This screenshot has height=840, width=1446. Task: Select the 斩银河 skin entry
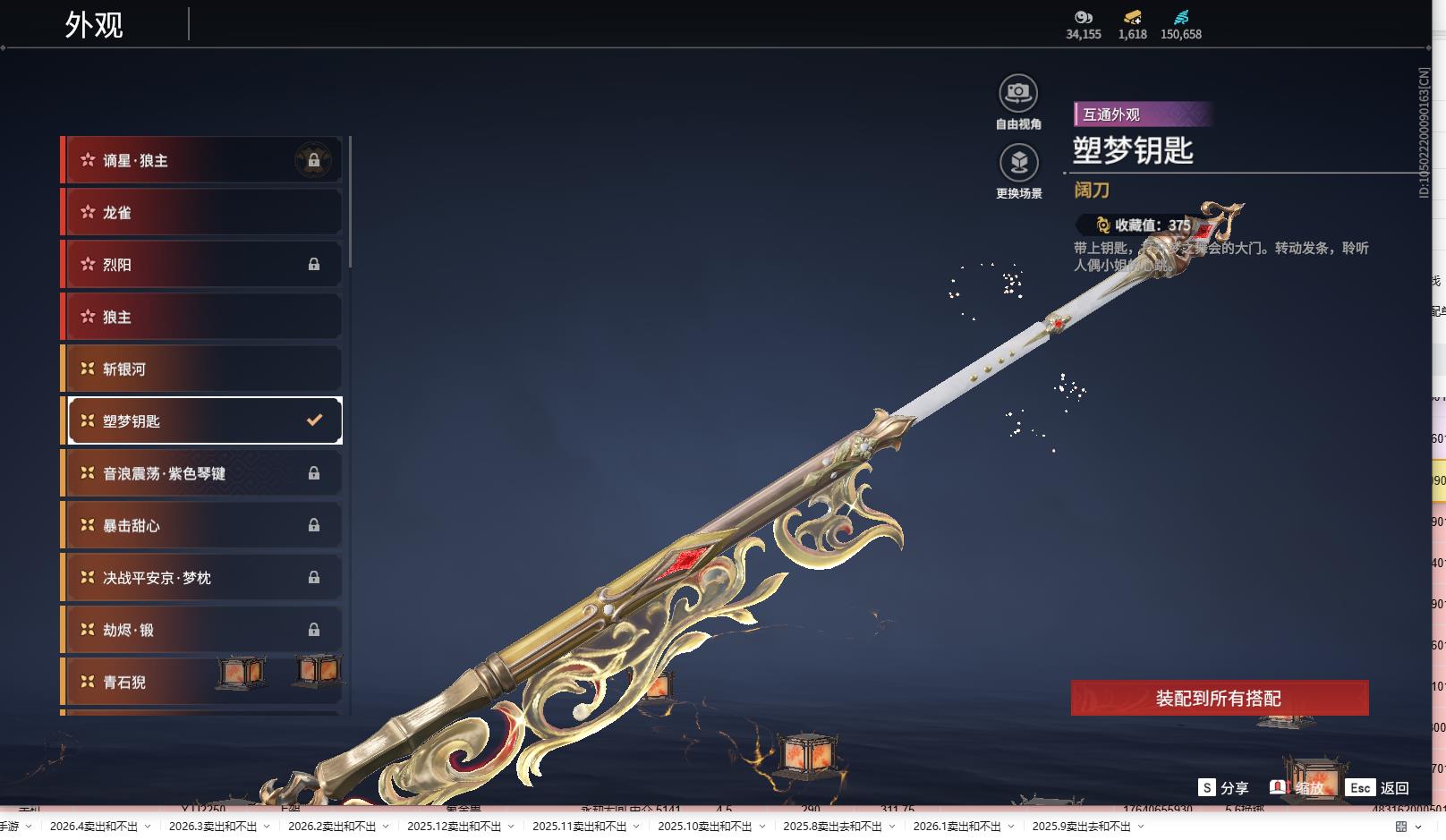coord(202,369)
